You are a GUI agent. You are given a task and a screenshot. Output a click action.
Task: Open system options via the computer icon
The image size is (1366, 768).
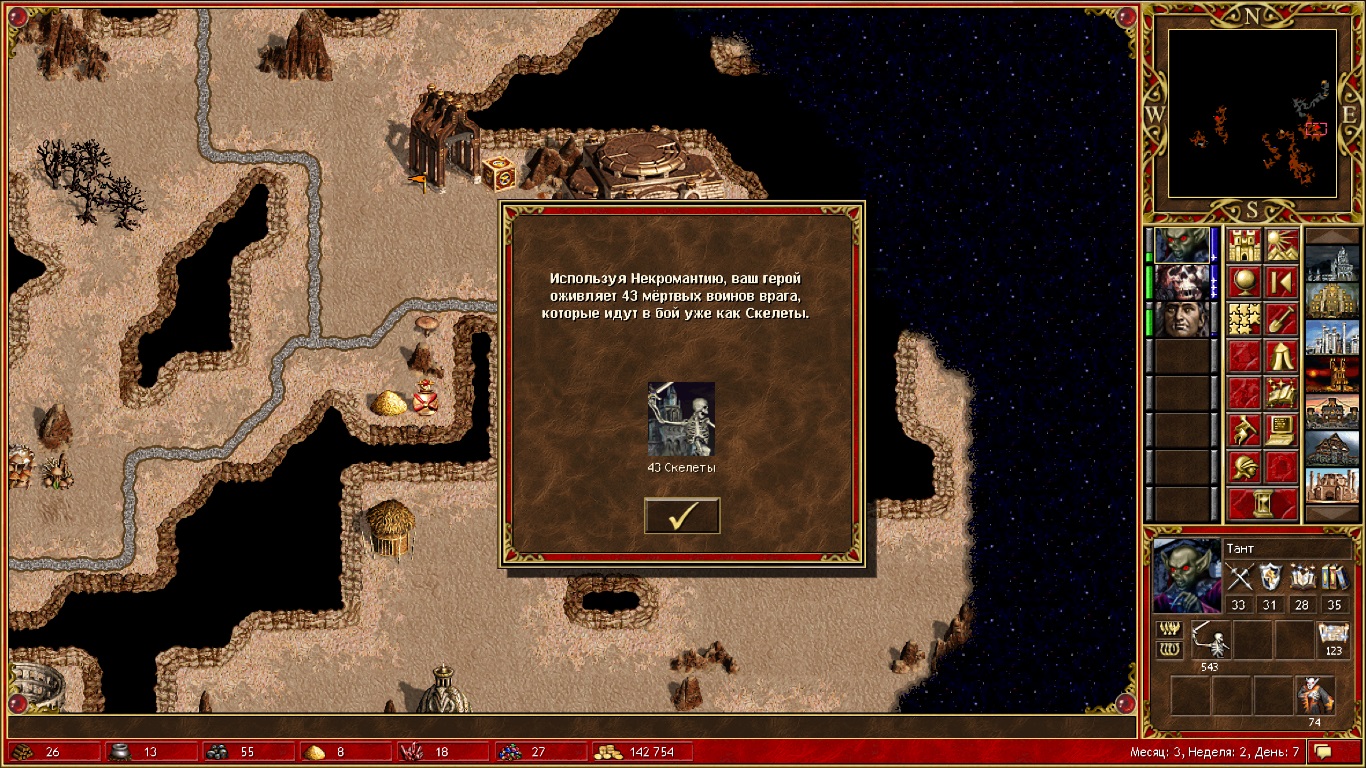click(1281, 429)
